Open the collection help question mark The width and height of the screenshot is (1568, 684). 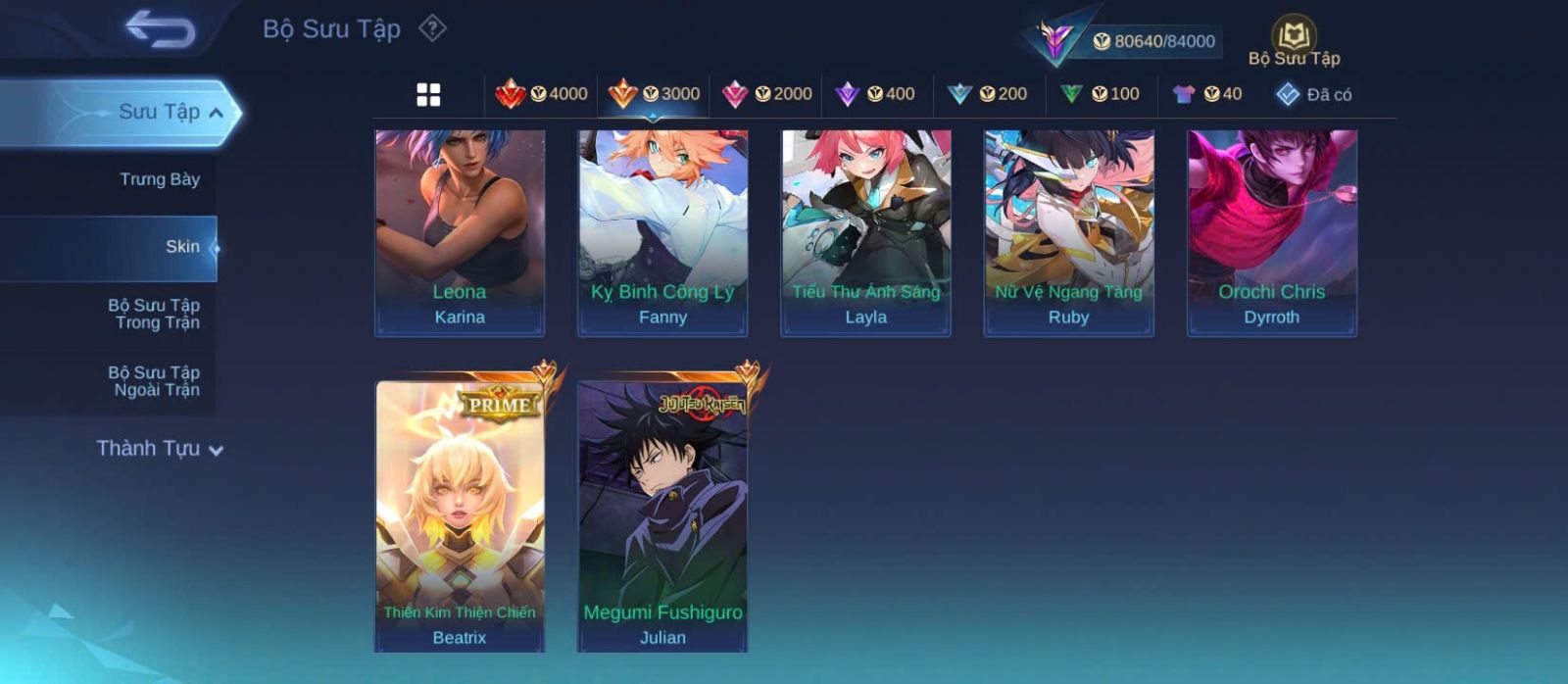point(432,28)
